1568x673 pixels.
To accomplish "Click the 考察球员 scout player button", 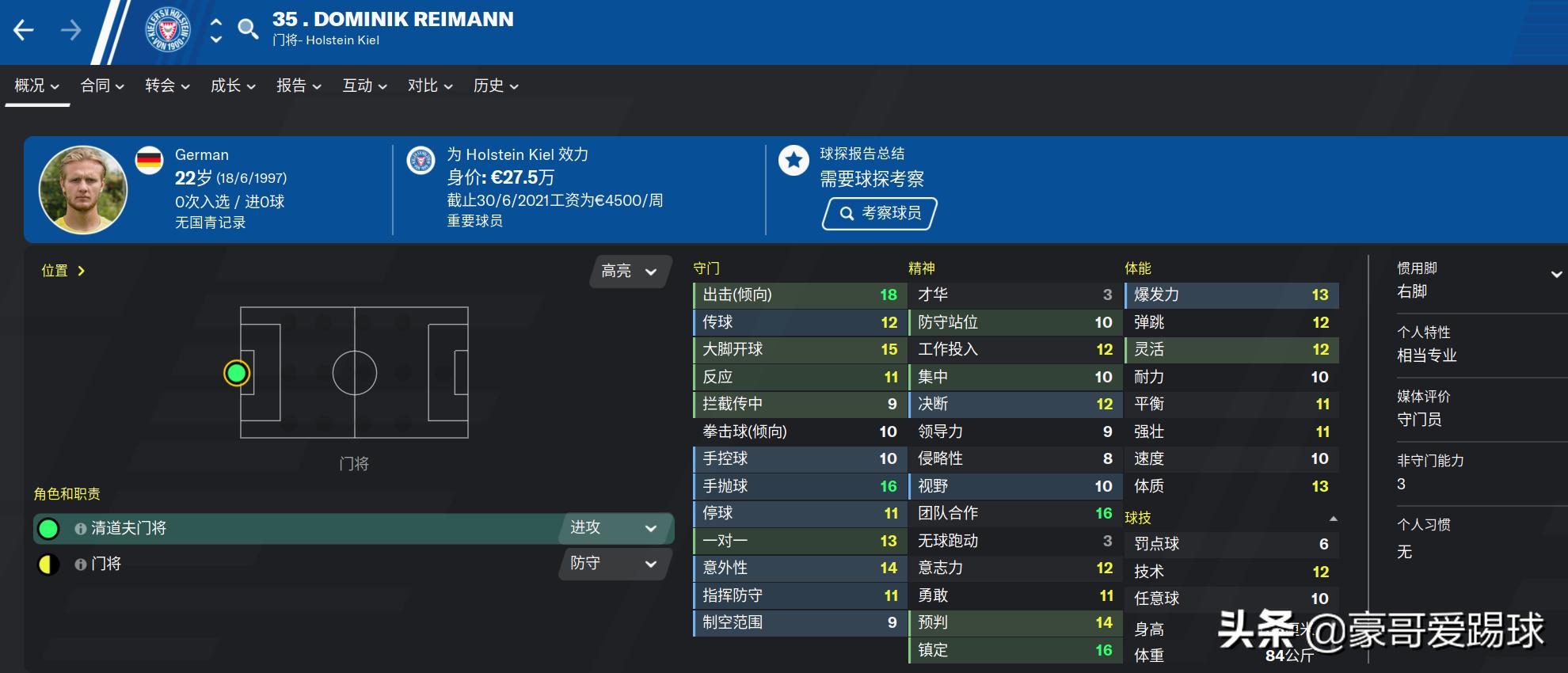I will (x=877, y=213).
